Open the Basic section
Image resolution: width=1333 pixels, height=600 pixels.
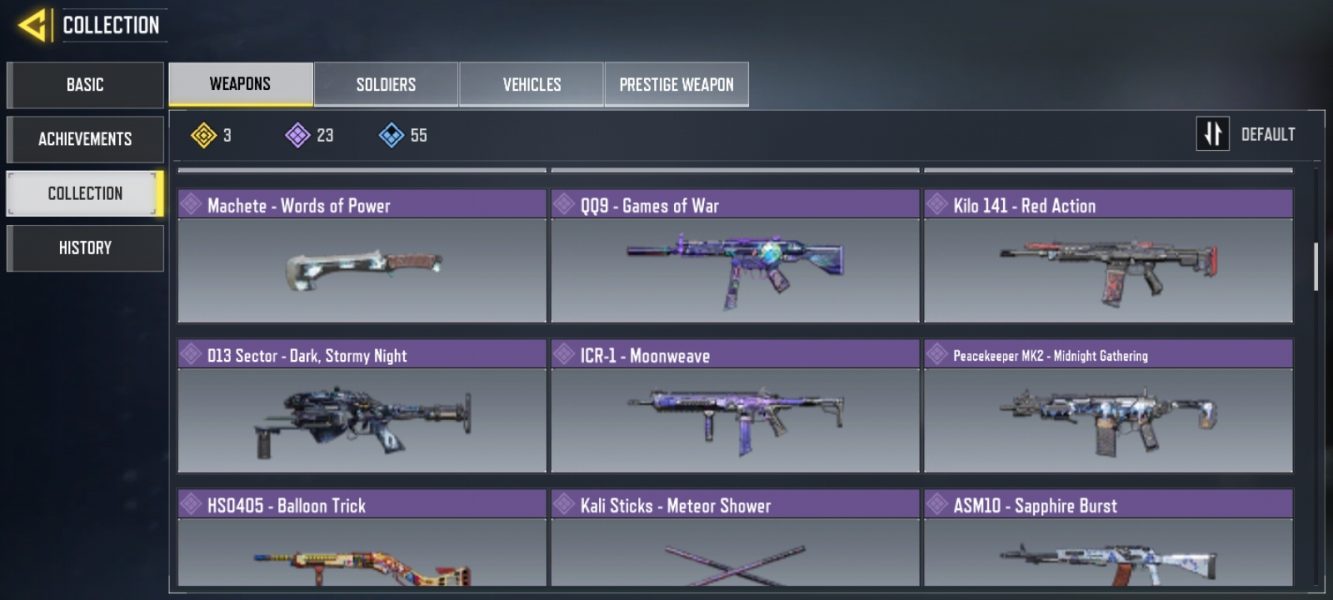tap(85, 85)
